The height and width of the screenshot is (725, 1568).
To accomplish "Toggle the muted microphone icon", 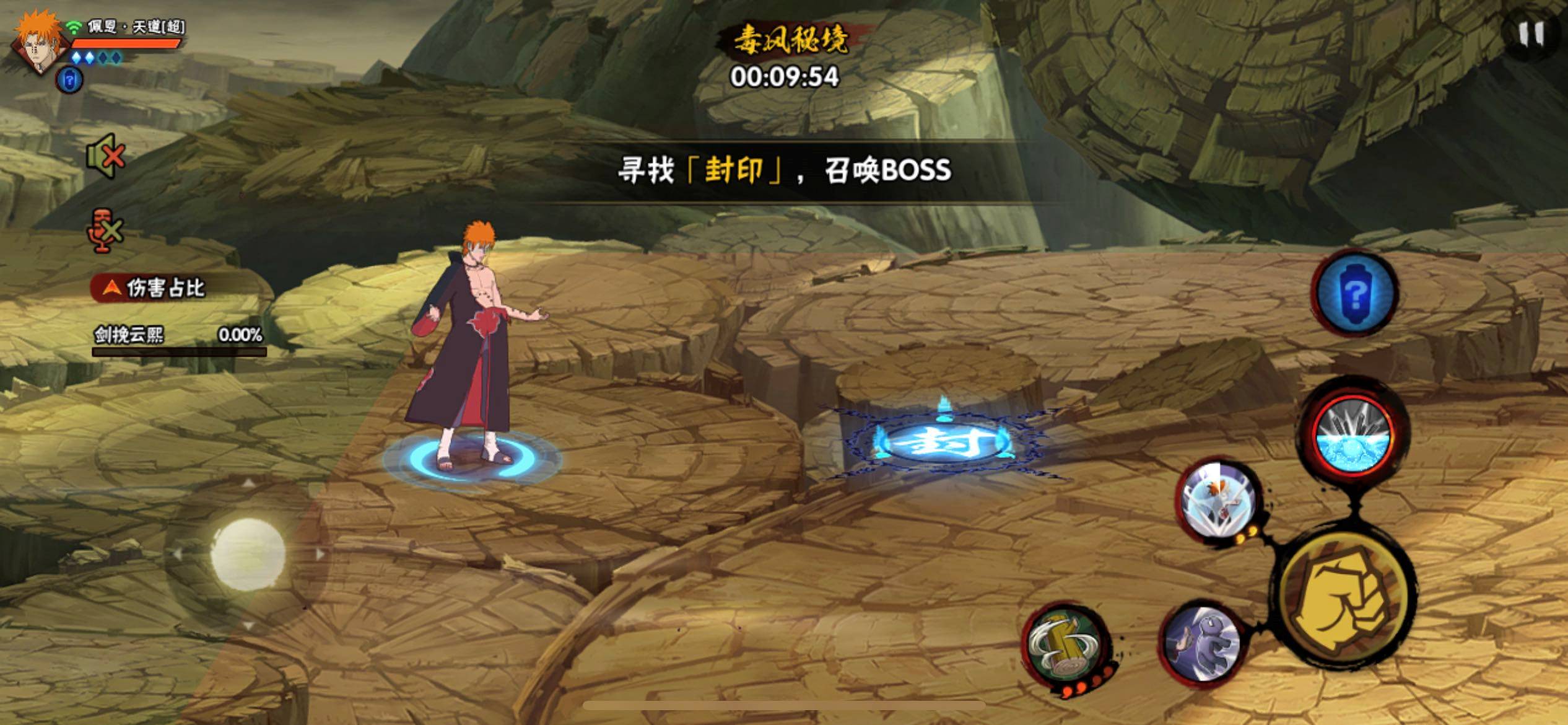I will click(104, 231).
